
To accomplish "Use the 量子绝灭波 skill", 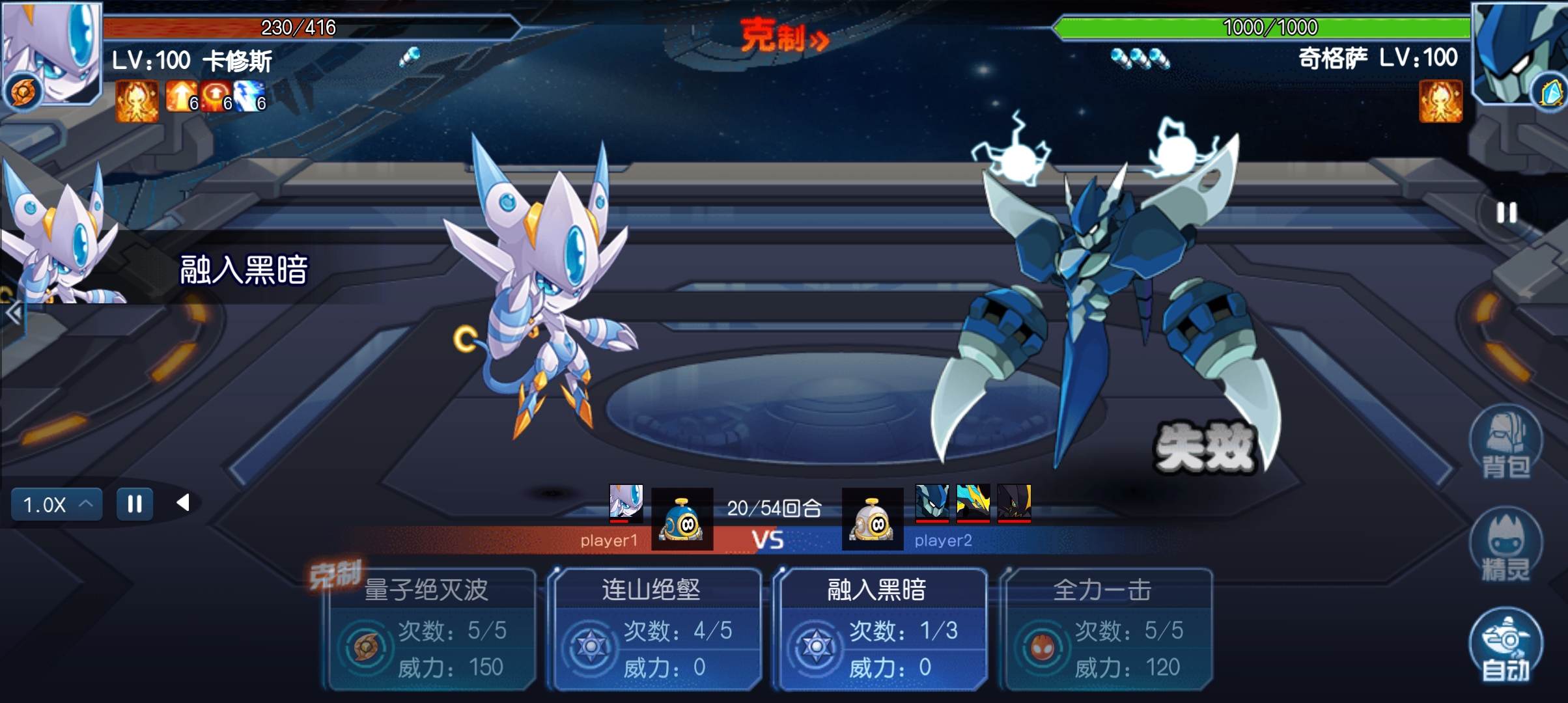I will tap(431, 629).
